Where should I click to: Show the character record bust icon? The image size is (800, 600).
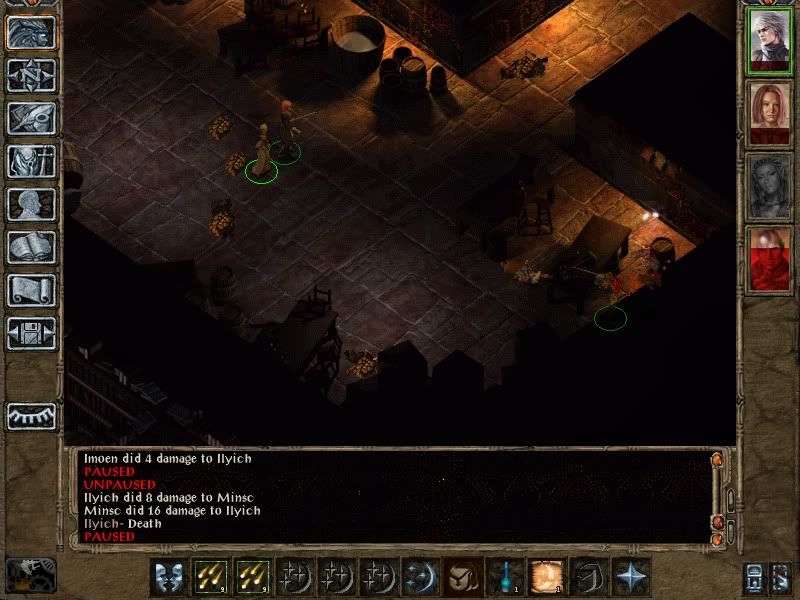pyautogui.click(x=31, y=204)
